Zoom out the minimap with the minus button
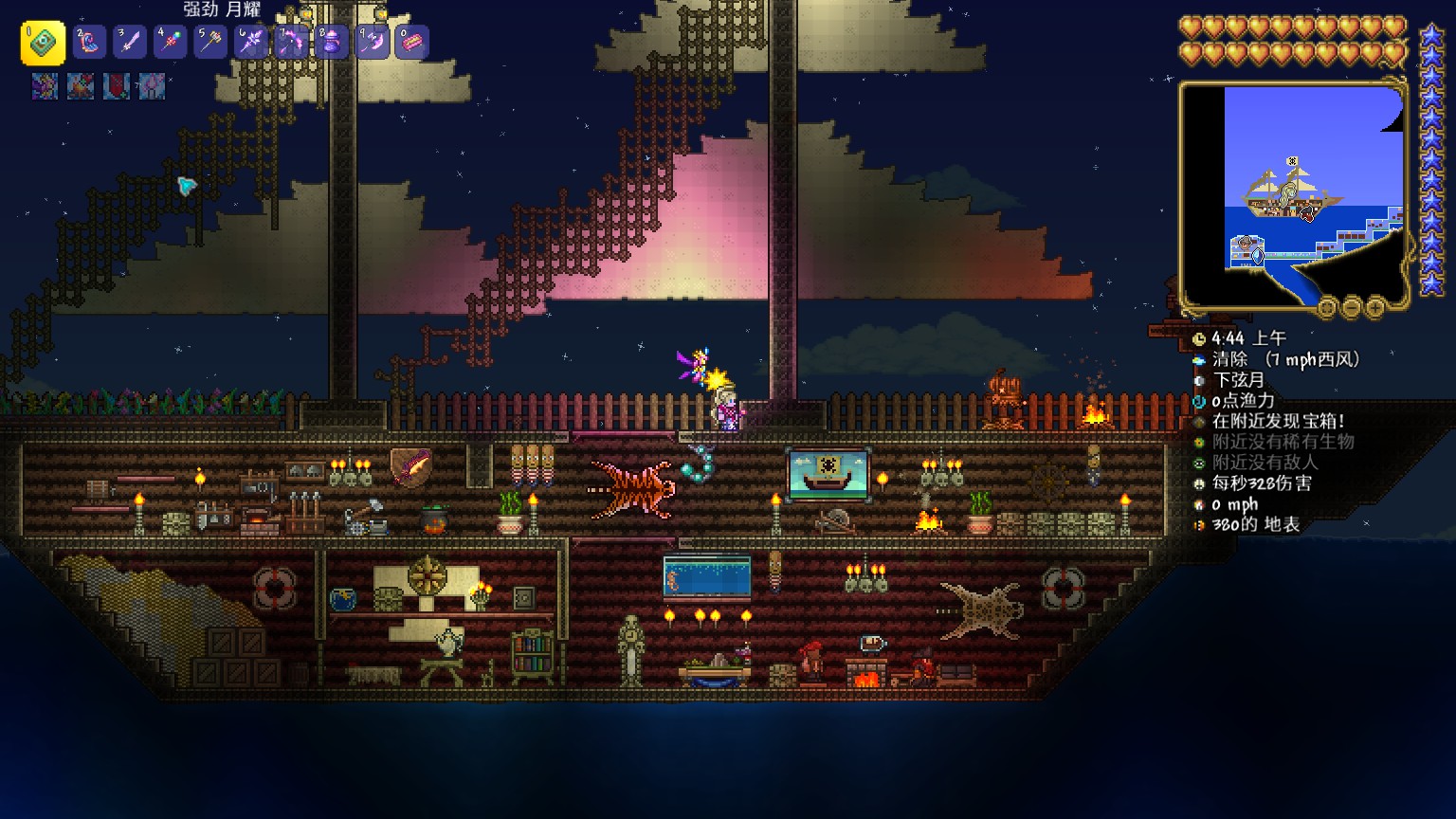Screen dimensions: 1456x819 [1351, 307]
